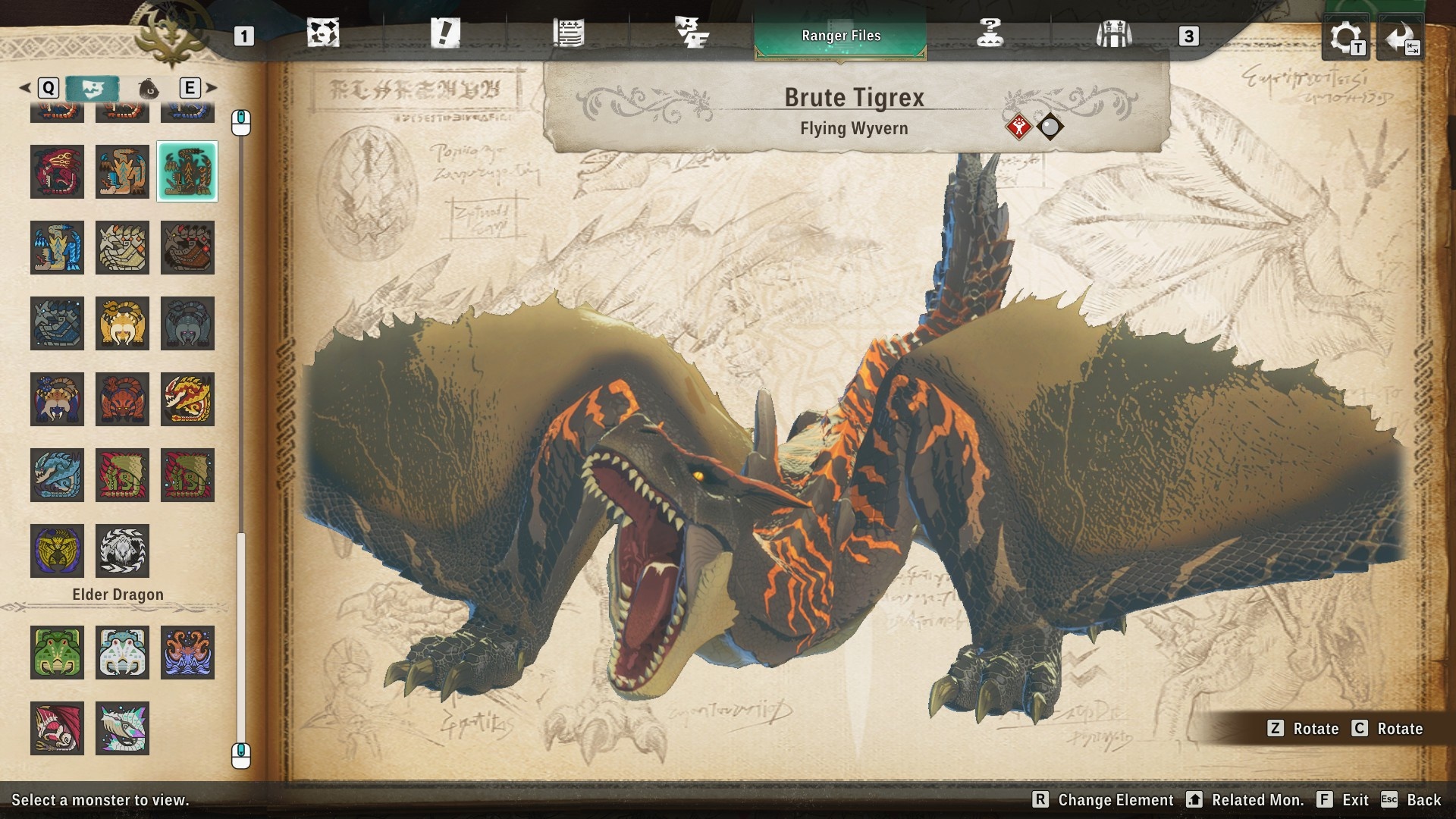Select the quest exclamation mark icon
1456x819 pixels.
pos(445,34)
